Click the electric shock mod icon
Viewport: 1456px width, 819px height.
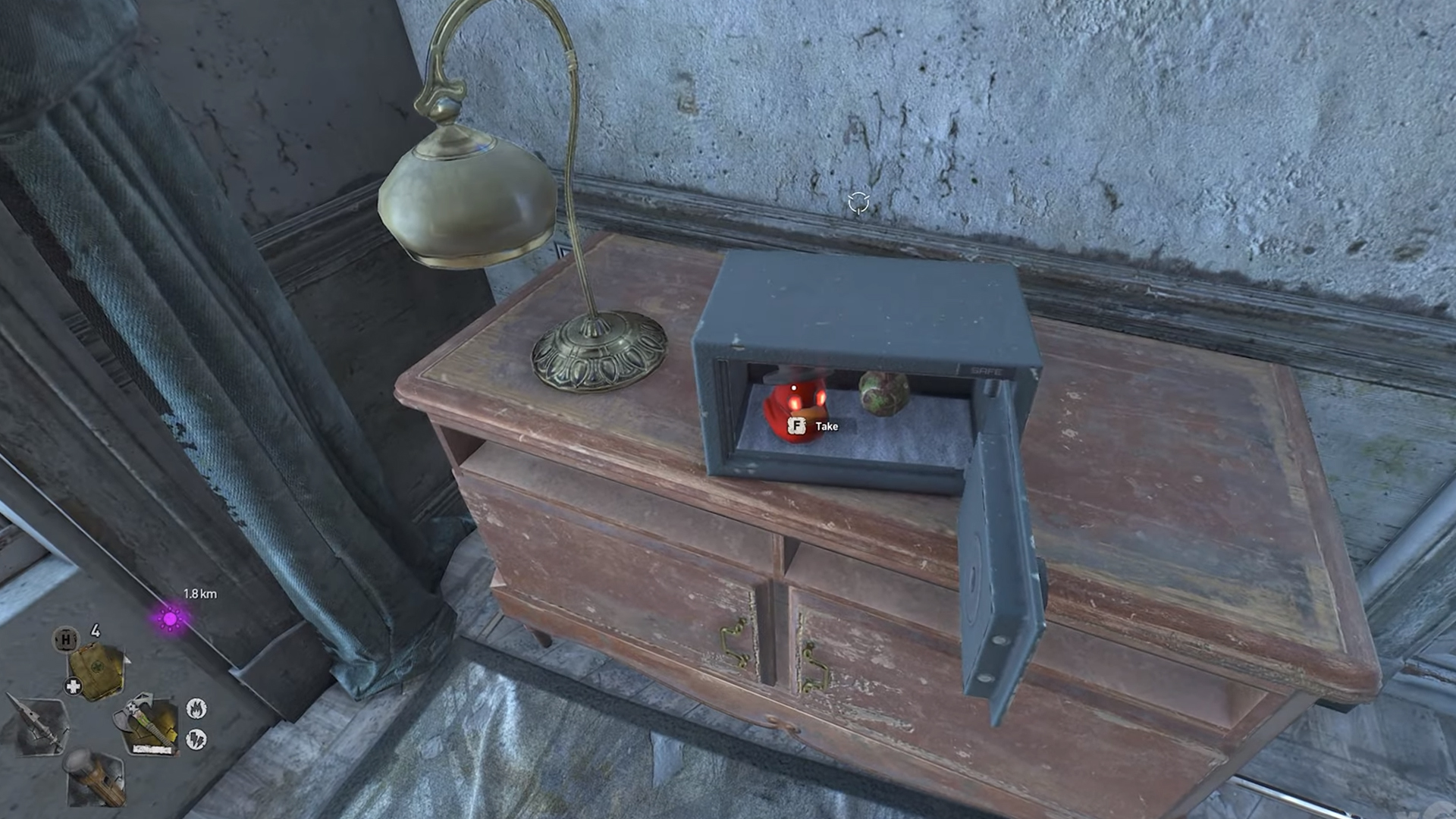tap(196, 739)
